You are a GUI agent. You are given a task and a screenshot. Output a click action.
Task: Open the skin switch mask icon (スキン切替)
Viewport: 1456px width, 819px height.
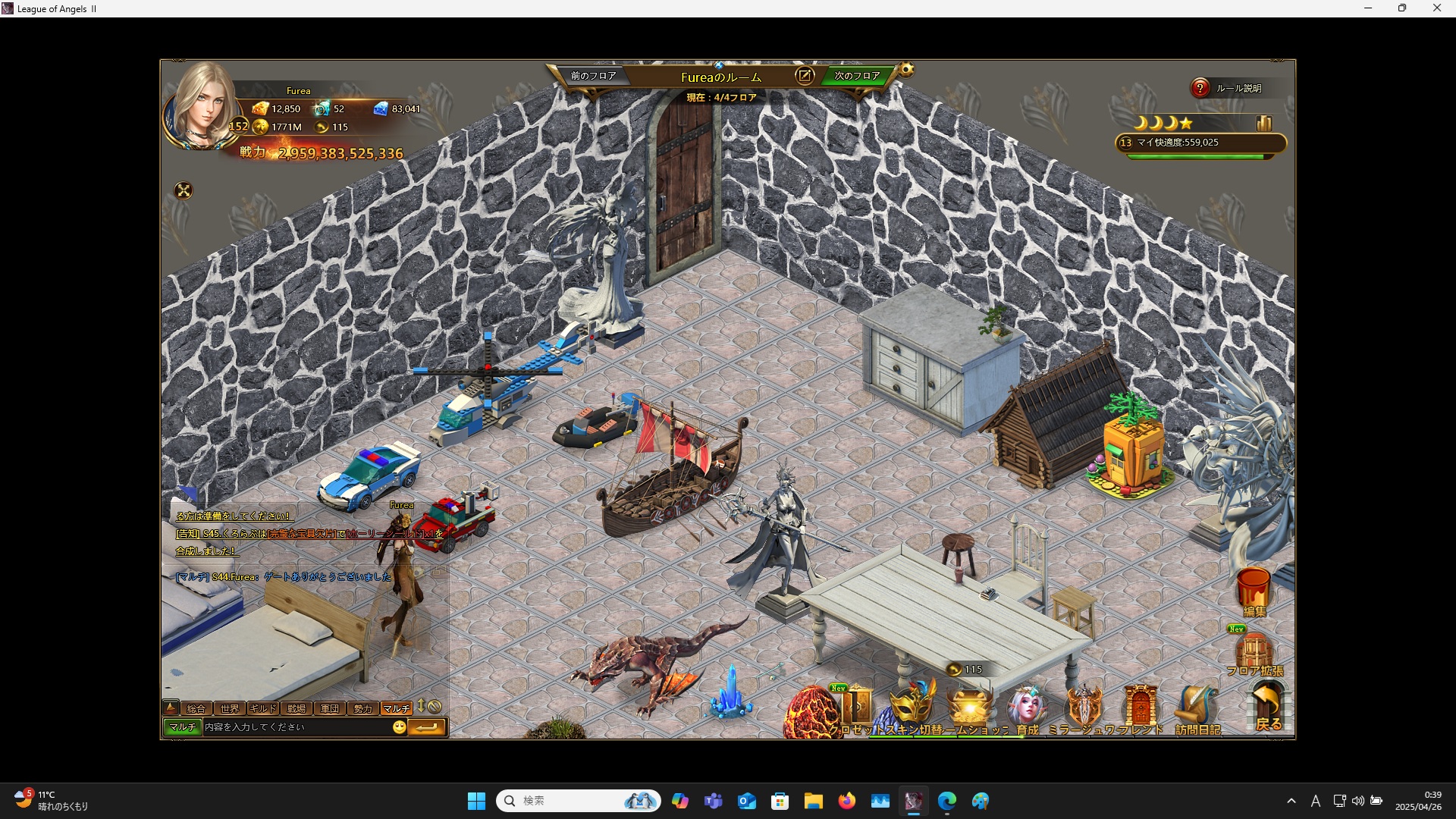tap(912, 707)
